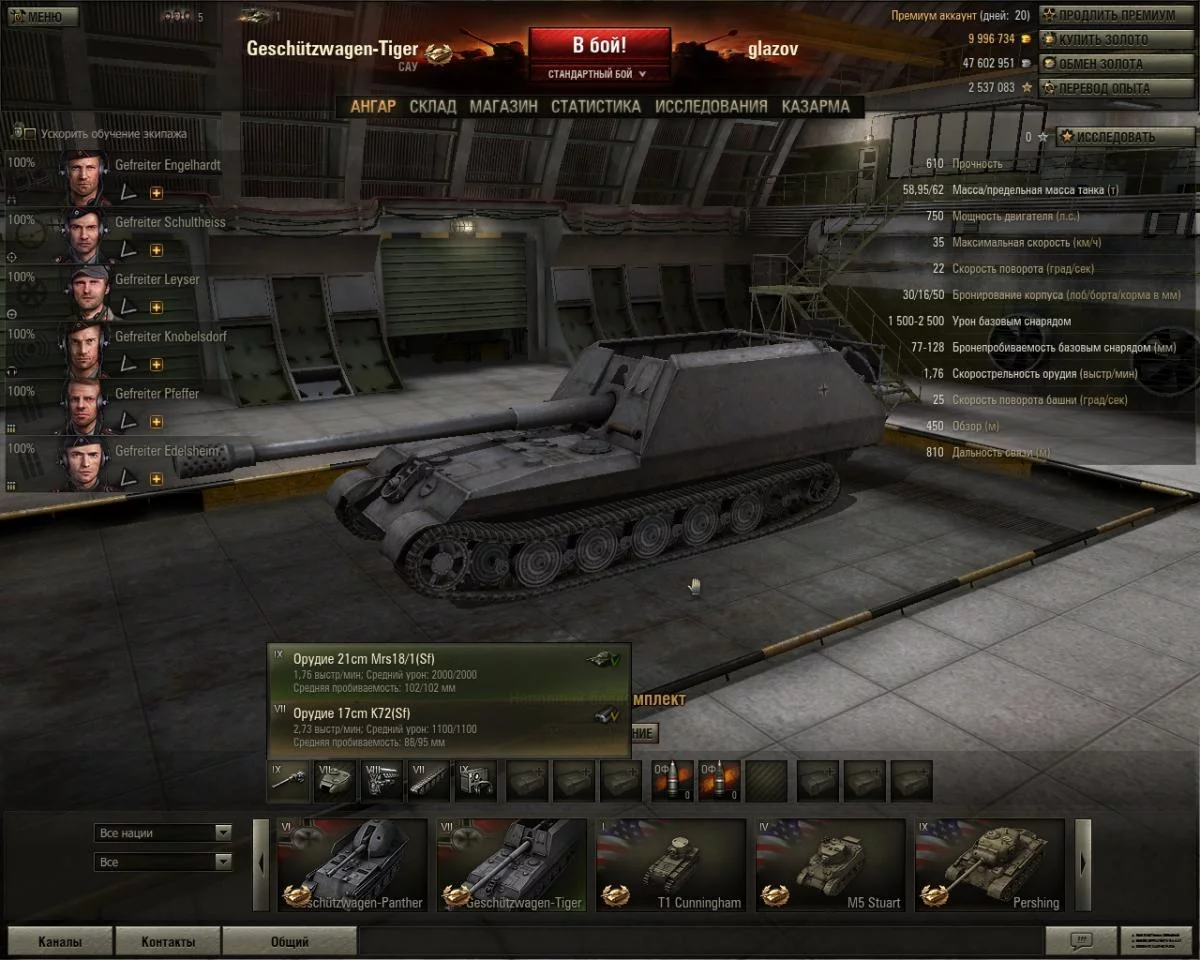Viewport: 1200px width, 960px height.
Task: Open the МАГАЗИН tab
Action: [x=503, y=106]
